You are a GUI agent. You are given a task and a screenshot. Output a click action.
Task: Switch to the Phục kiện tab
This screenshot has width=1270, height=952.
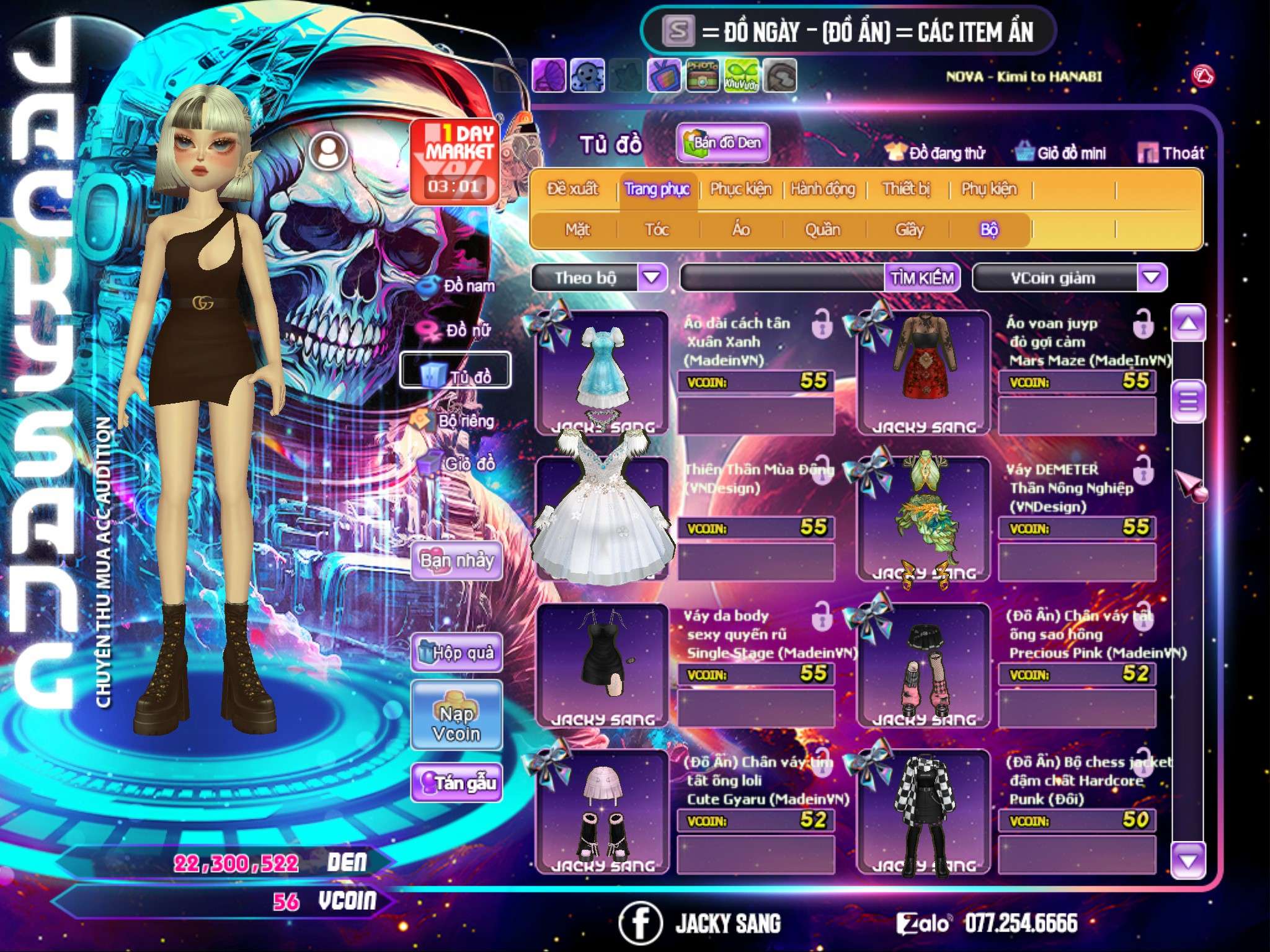740,189
